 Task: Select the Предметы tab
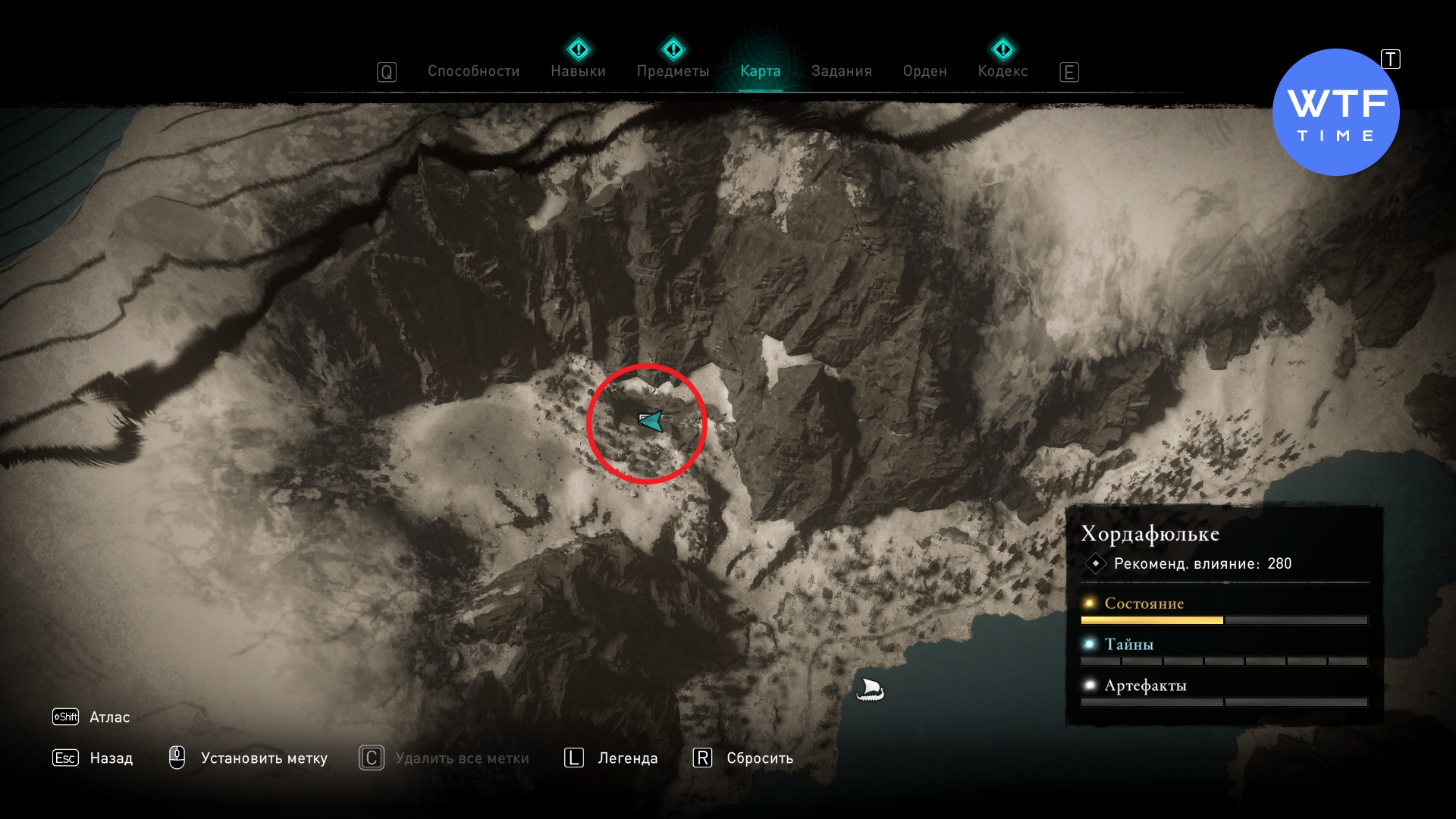[673, 71]
